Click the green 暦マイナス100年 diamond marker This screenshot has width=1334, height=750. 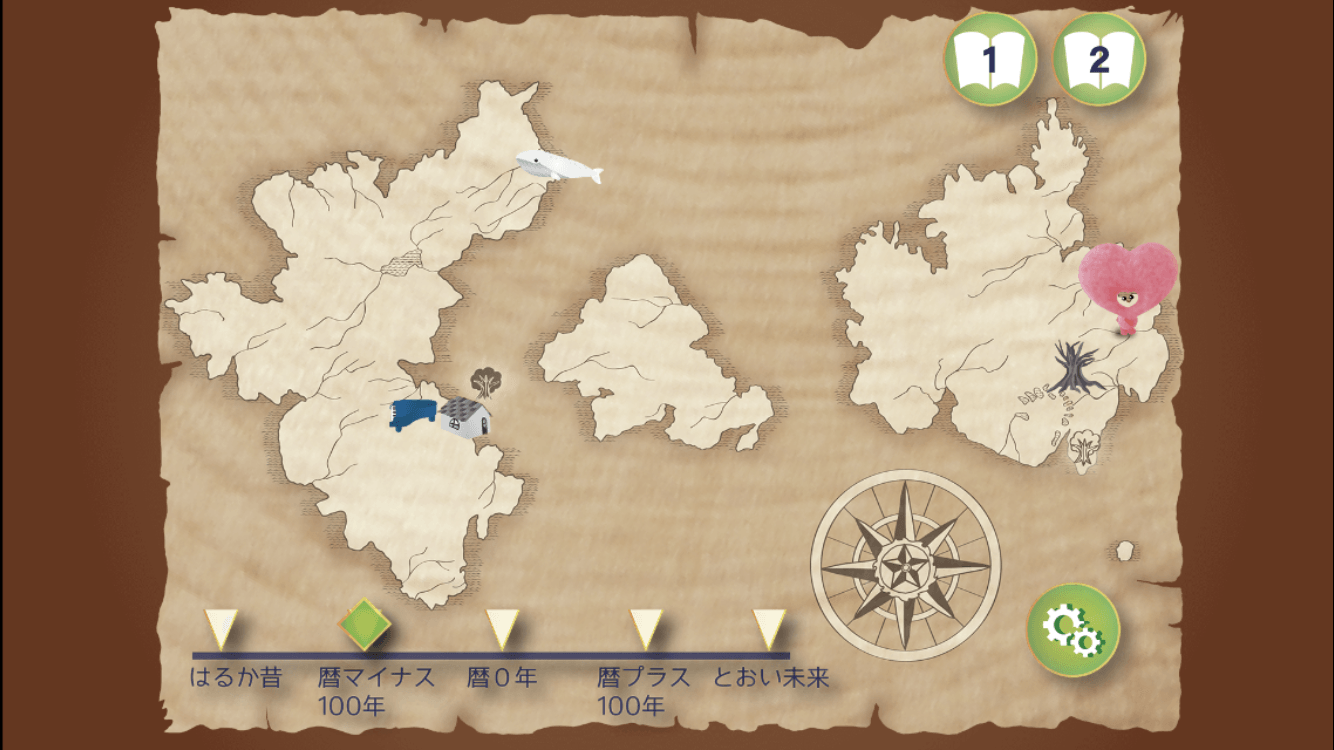[x=364, y=624]
